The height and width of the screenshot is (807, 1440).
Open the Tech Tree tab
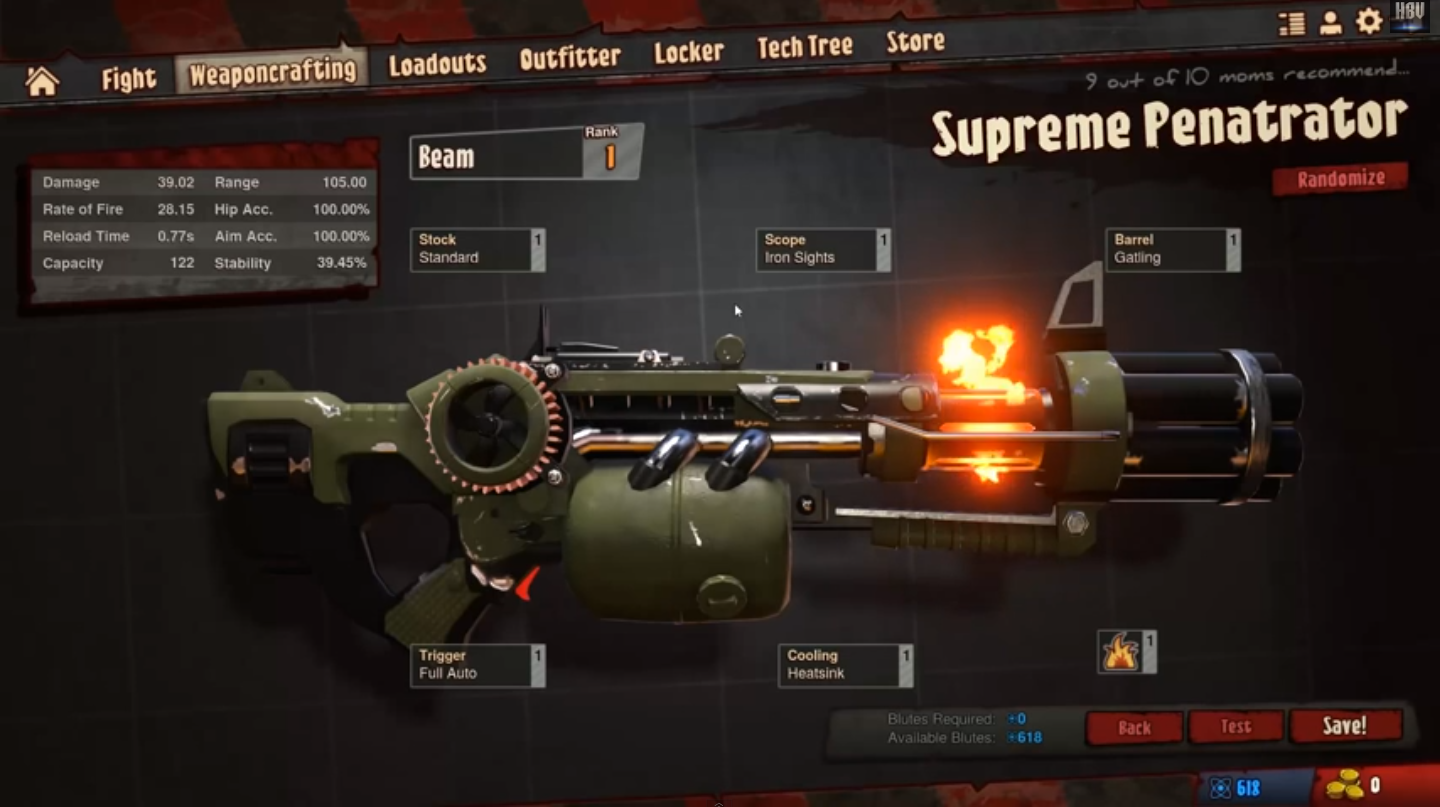[x=804, y=47]
